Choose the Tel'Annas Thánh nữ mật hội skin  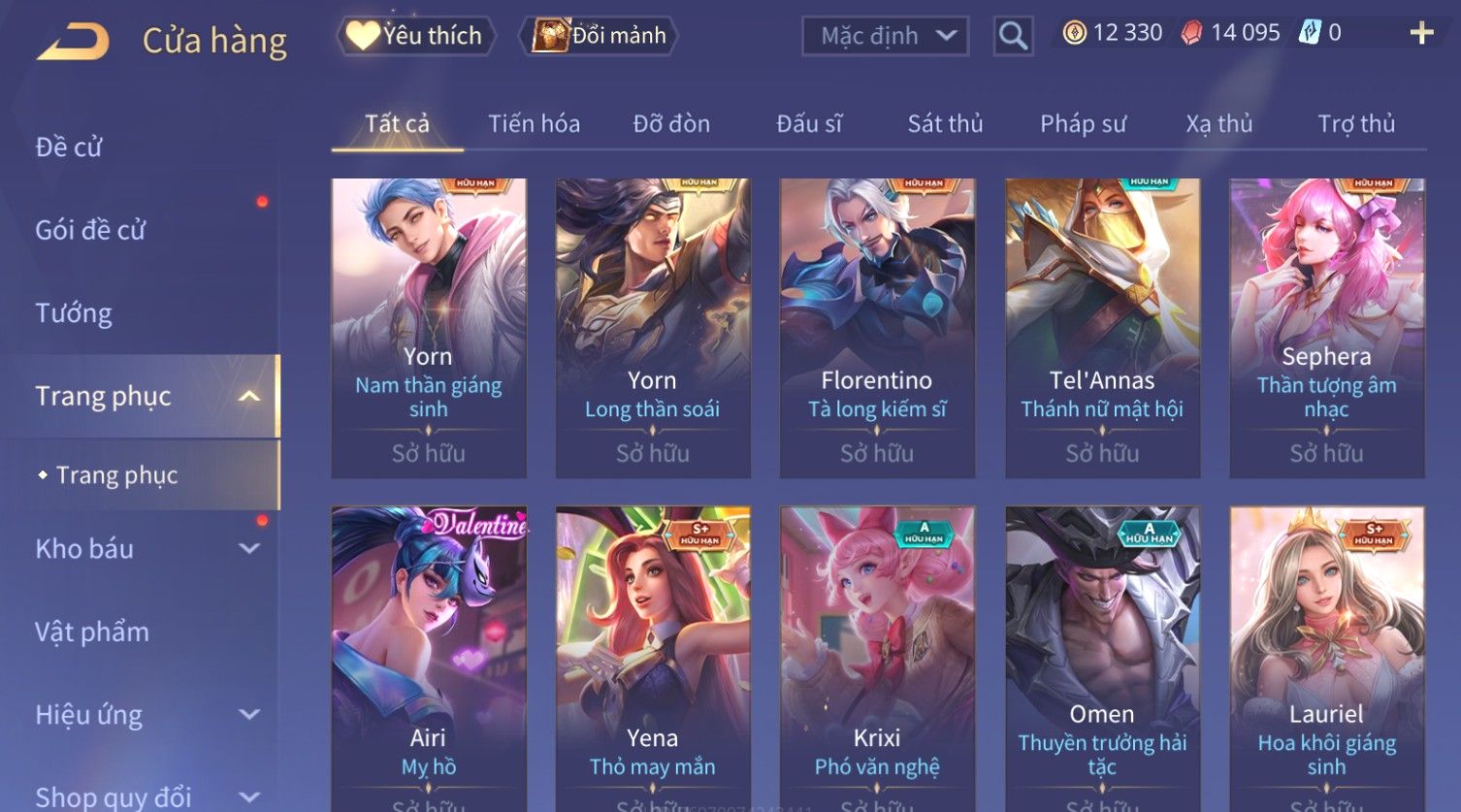[1102, 327]
